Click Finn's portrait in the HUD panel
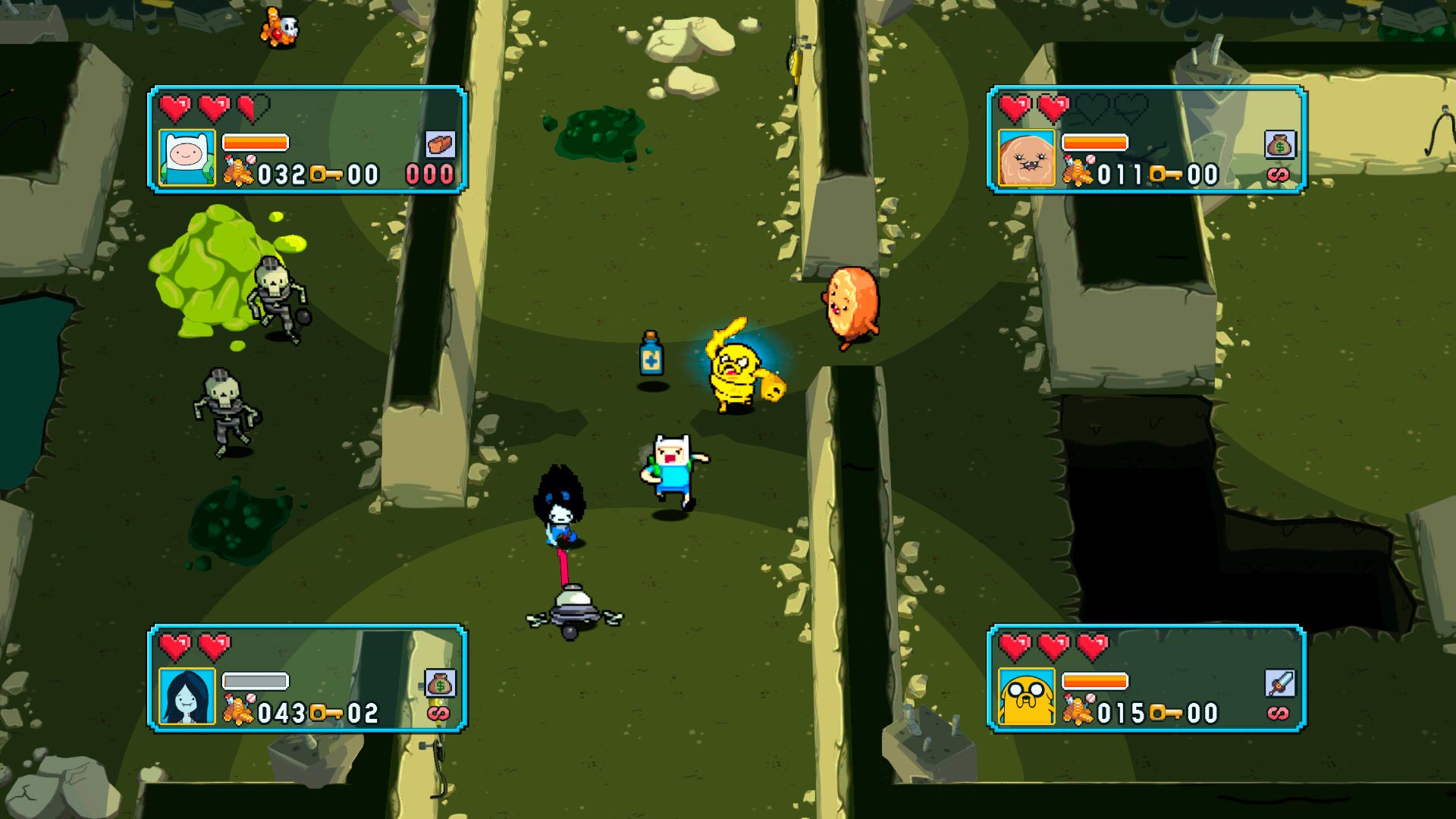1456x819 pixels. 187,158
